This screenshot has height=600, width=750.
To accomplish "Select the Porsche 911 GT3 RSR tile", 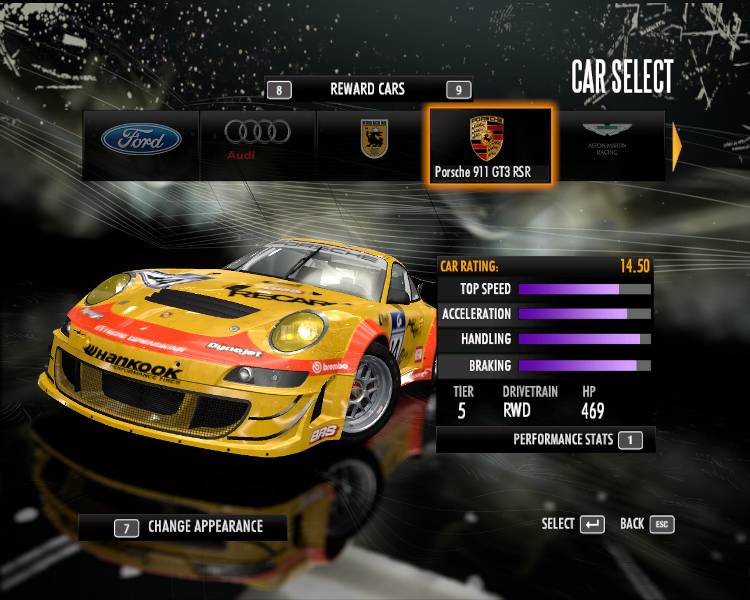I will 488,144.
